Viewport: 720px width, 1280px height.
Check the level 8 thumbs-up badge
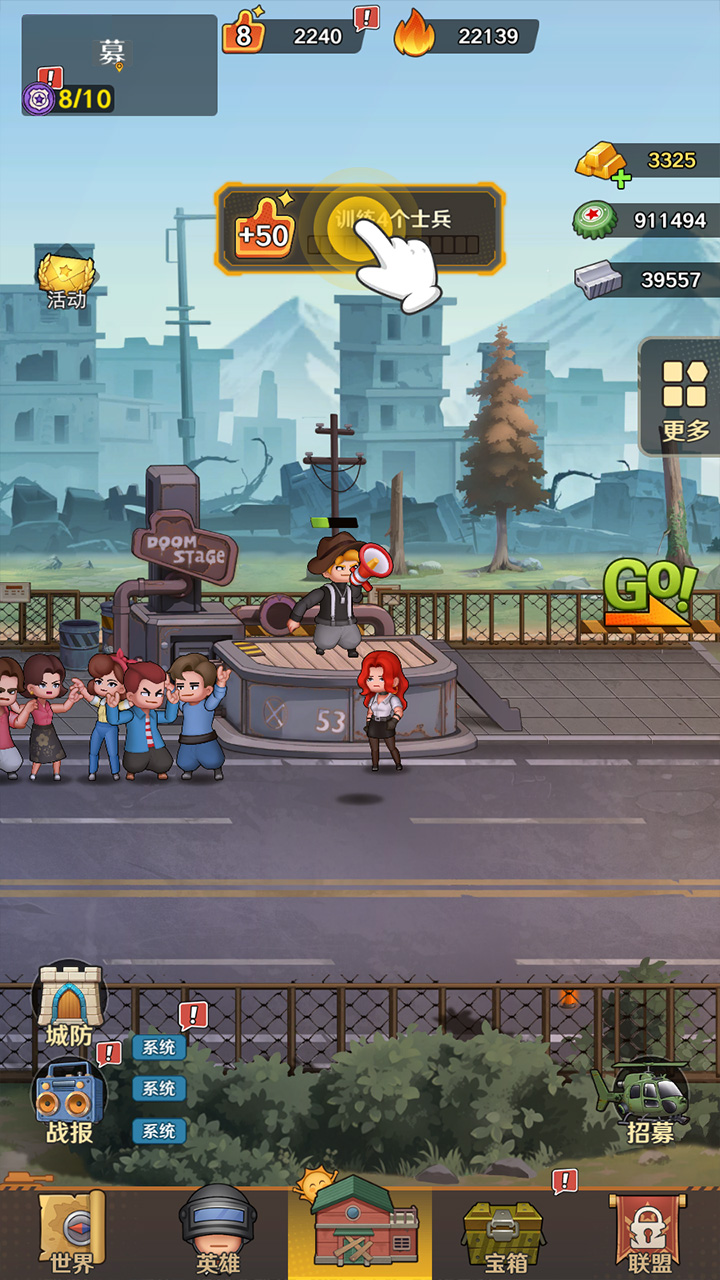[x=244, y=35]
